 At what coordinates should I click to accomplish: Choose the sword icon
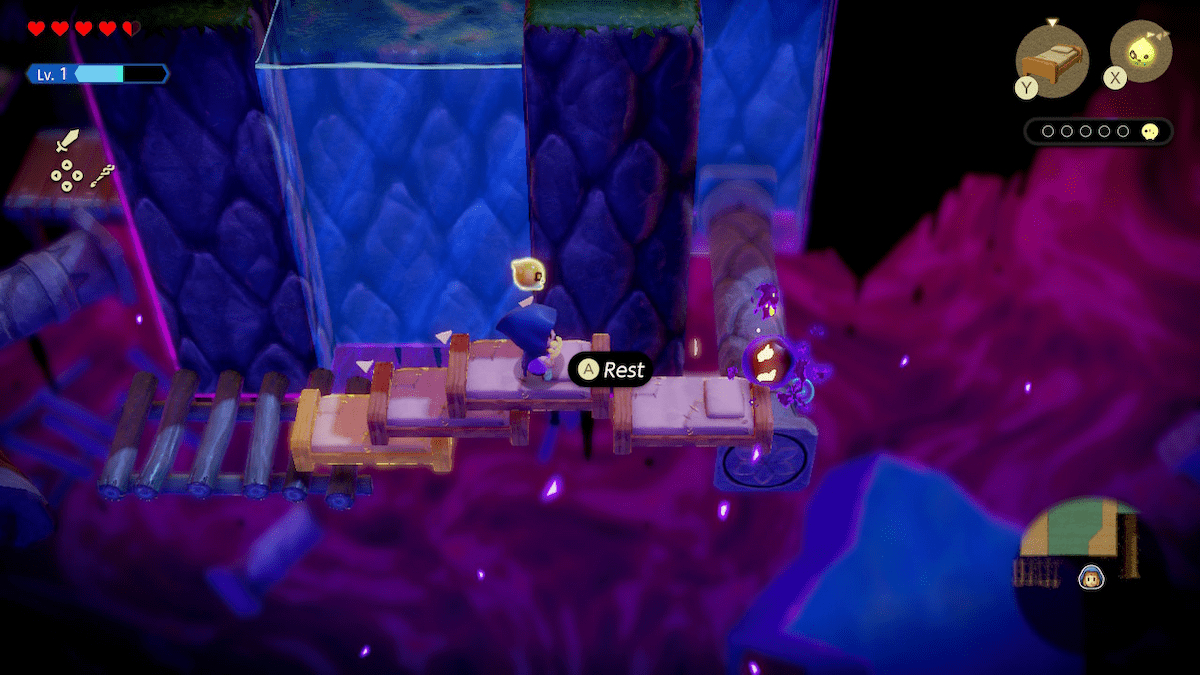(67, 142)
